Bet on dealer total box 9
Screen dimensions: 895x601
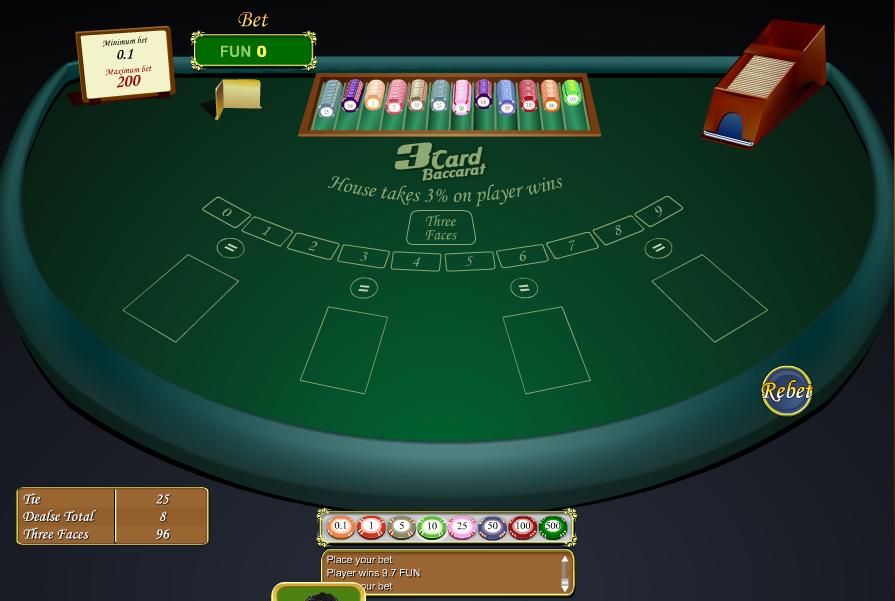658,212
